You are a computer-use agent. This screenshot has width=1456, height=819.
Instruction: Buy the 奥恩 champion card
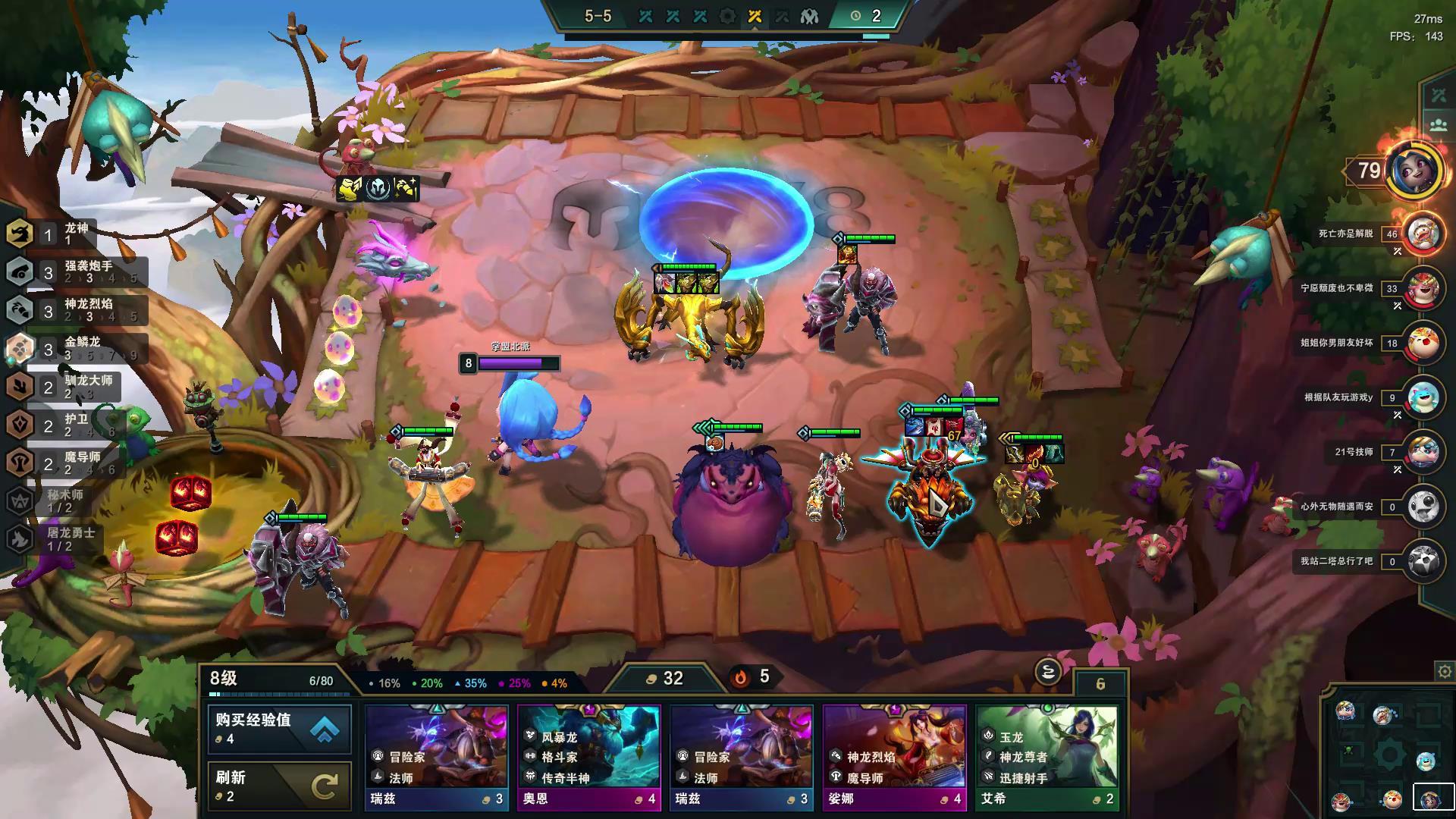589,757
